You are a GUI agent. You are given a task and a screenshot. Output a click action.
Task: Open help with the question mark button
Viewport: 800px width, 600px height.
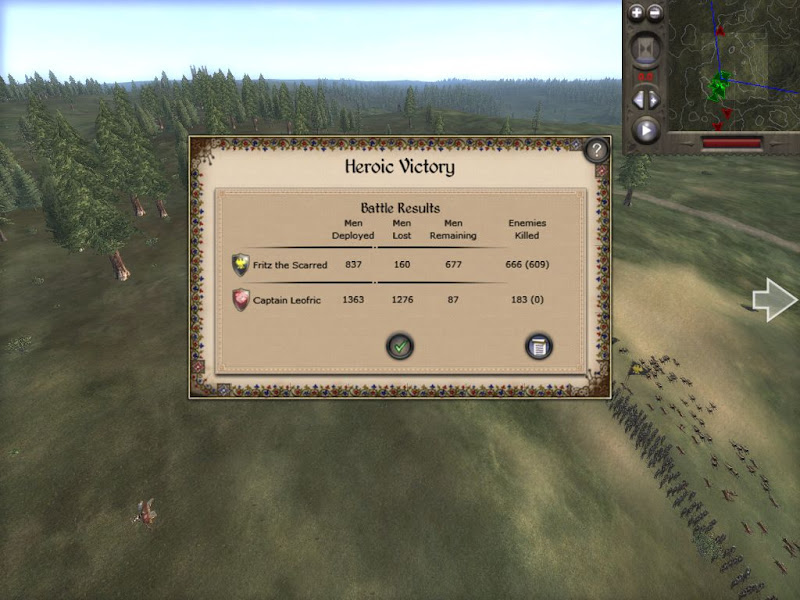pyautogui.click(x=596, y=151)
